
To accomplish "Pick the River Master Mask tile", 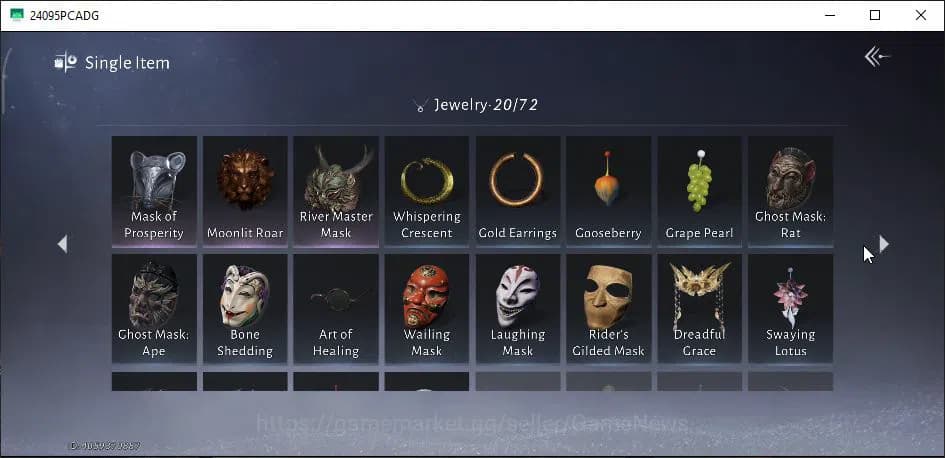I will (336, 190).
